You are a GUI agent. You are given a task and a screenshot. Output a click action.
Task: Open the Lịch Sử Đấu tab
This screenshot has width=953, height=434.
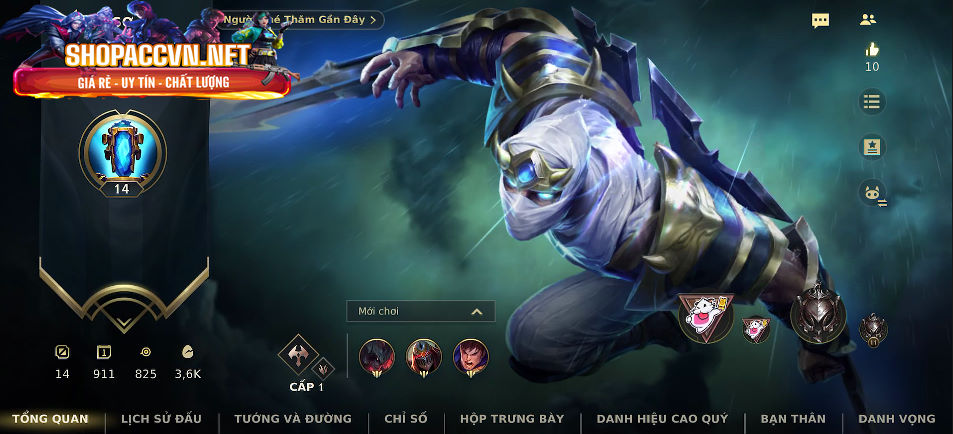point(161,419)
